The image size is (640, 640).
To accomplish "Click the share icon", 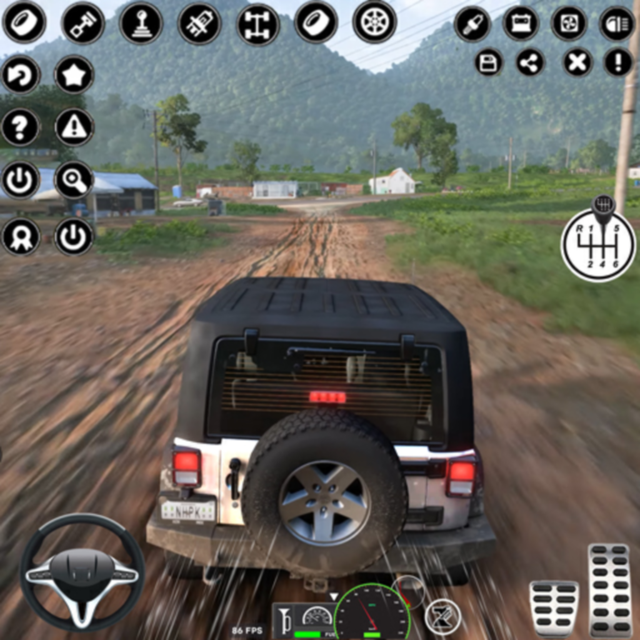I will 531,63.
